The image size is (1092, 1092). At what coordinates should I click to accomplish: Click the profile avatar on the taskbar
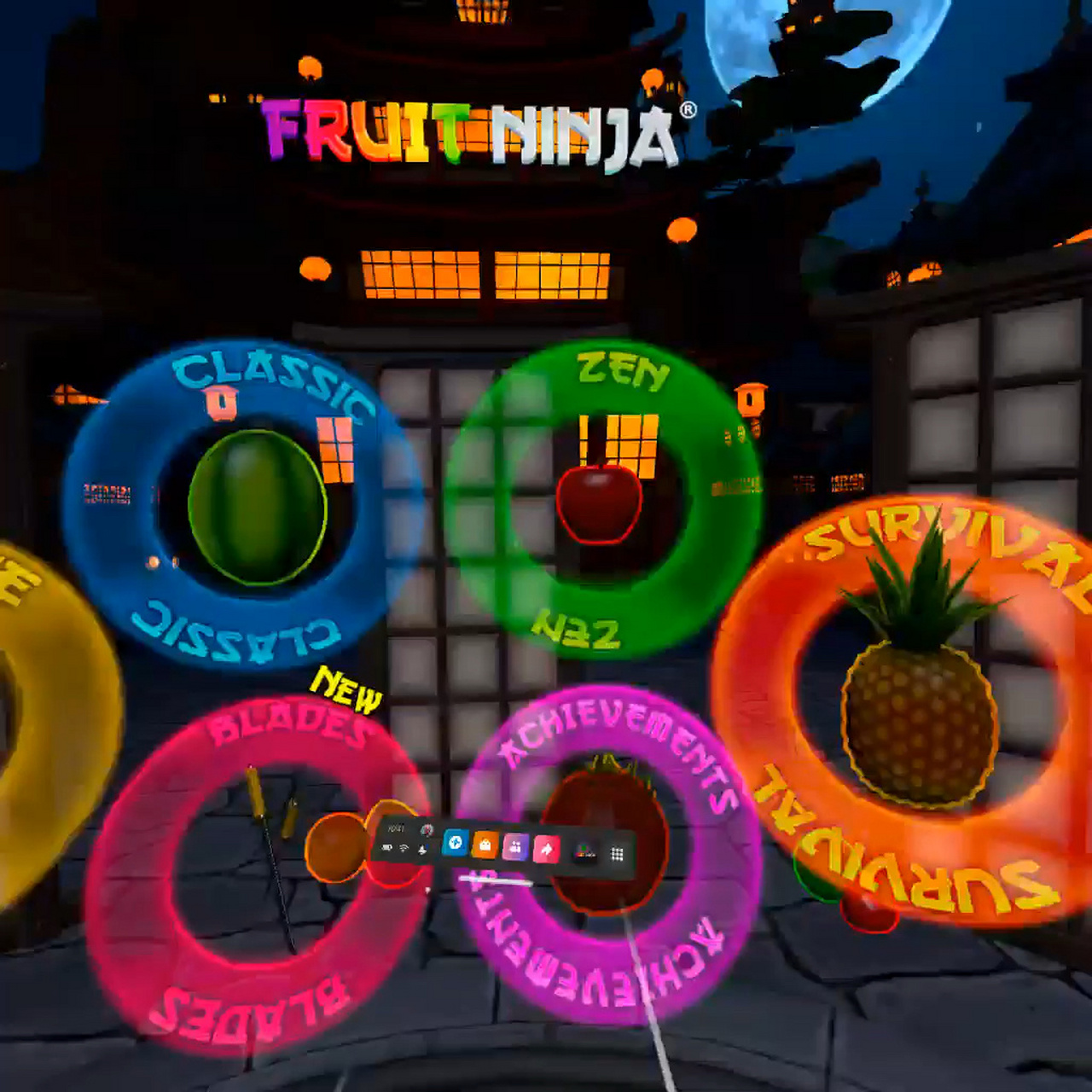427,830
